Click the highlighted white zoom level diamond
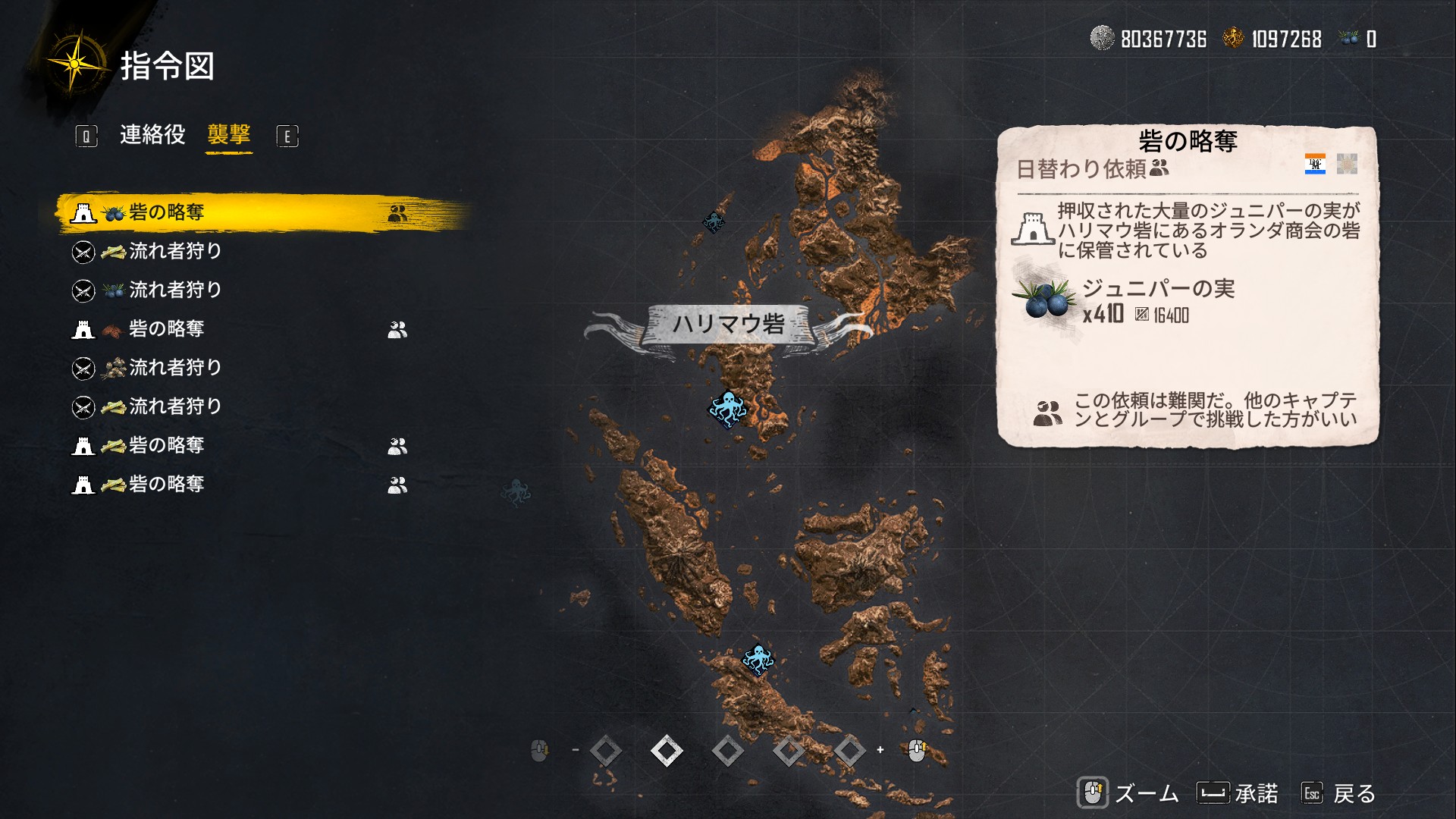 click(x=667, y=751)
